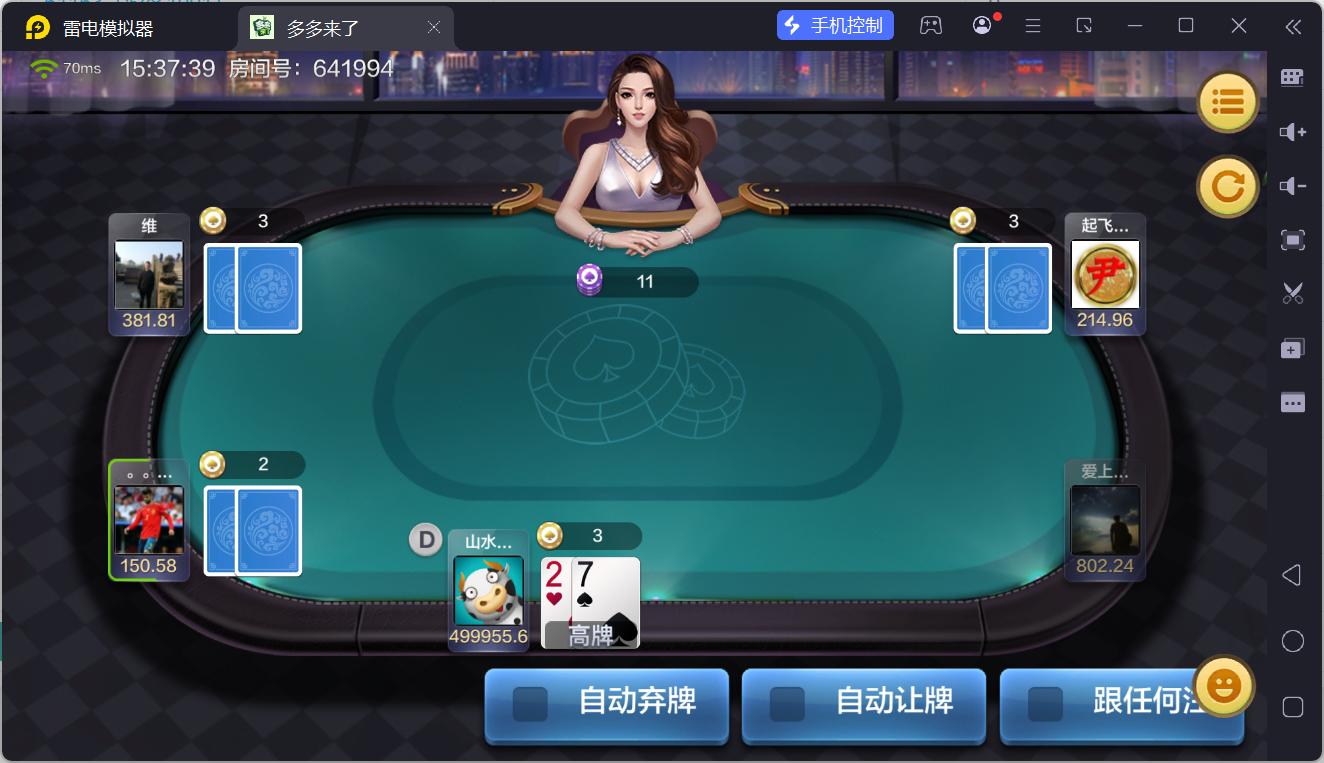Open the keyboard mapping tool
The height and width of the screenshot is (763, 1324).
1293,76
